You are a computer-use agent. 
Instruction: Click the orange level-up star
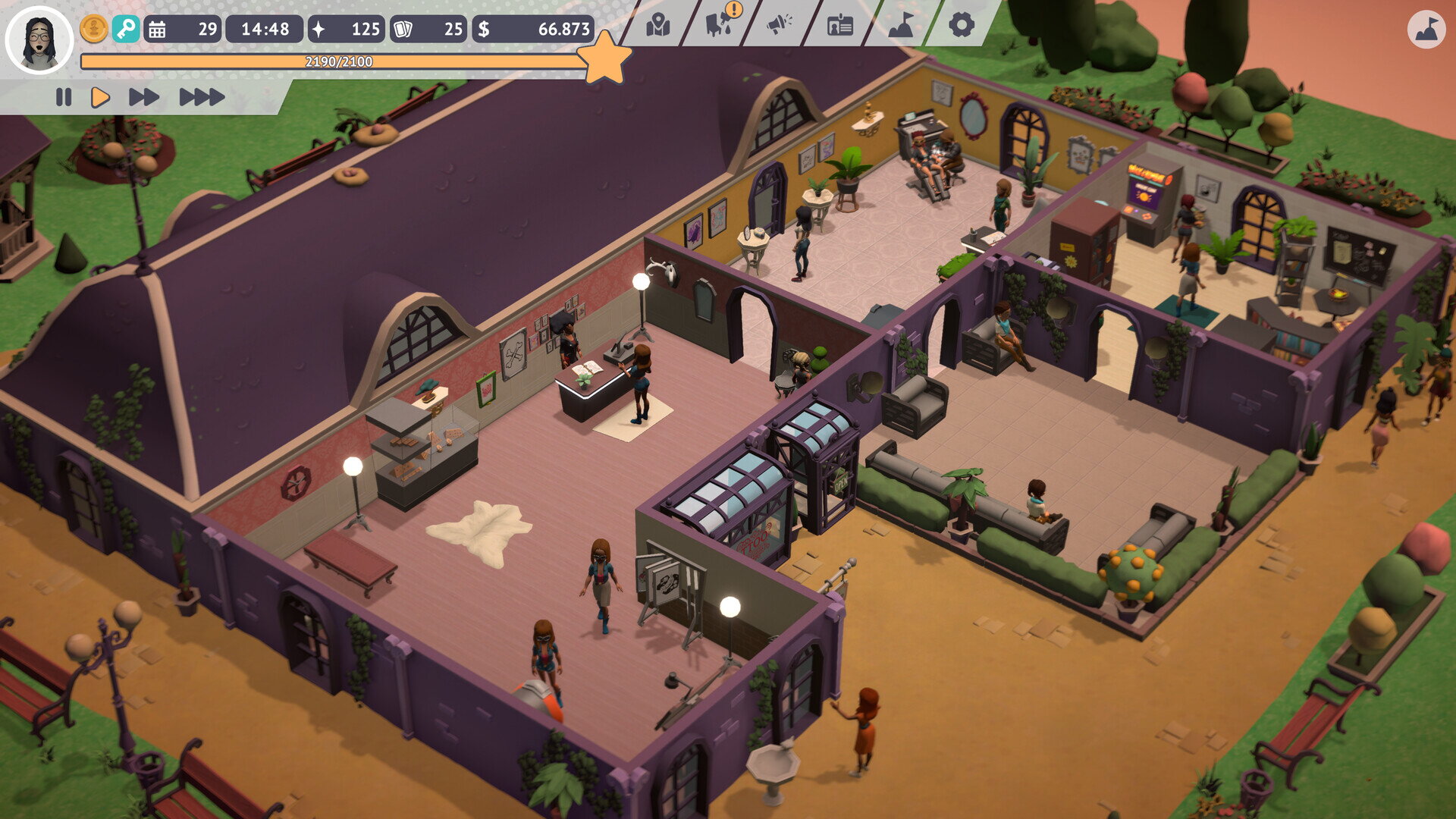pos(604,58)
